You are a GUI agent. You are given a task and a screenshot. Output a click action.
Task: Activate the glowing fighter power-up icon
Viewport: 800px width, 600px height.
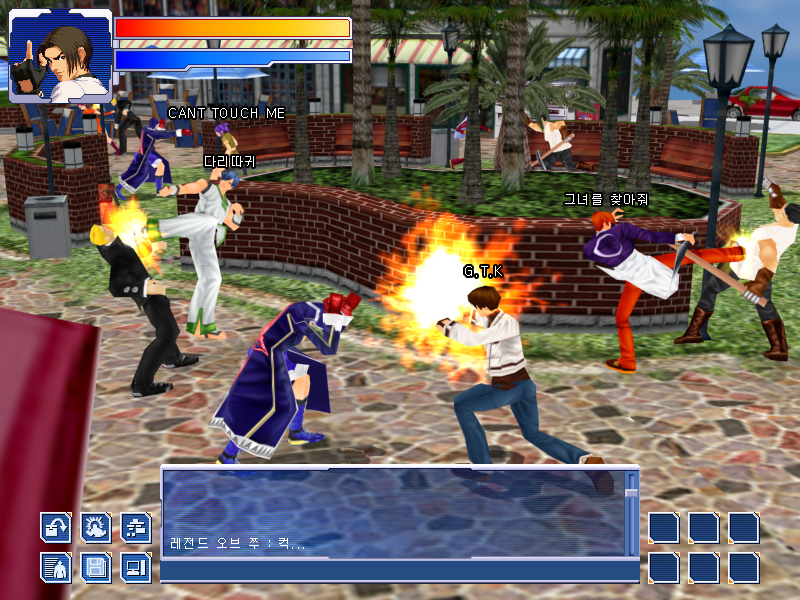tap(96, 527)
